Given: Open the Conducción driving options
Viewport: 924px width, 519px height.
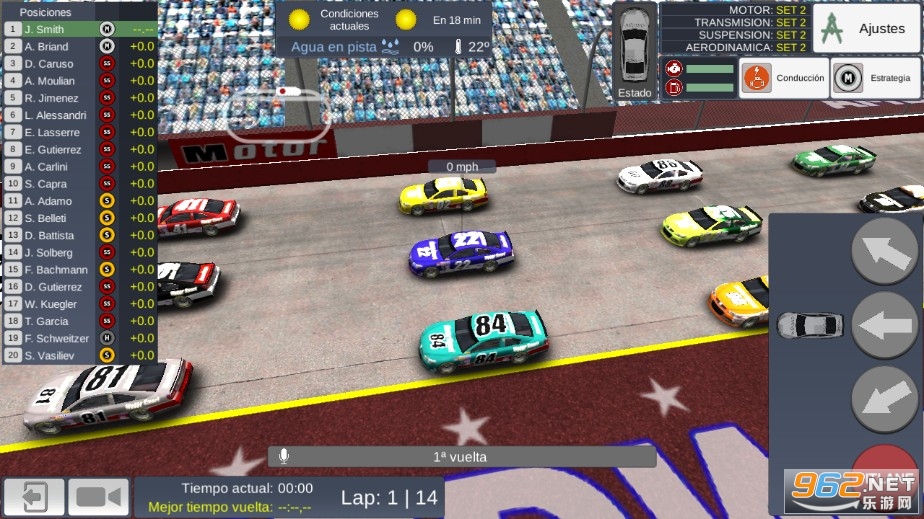Looking at the screenshot, I should [785, 77].
